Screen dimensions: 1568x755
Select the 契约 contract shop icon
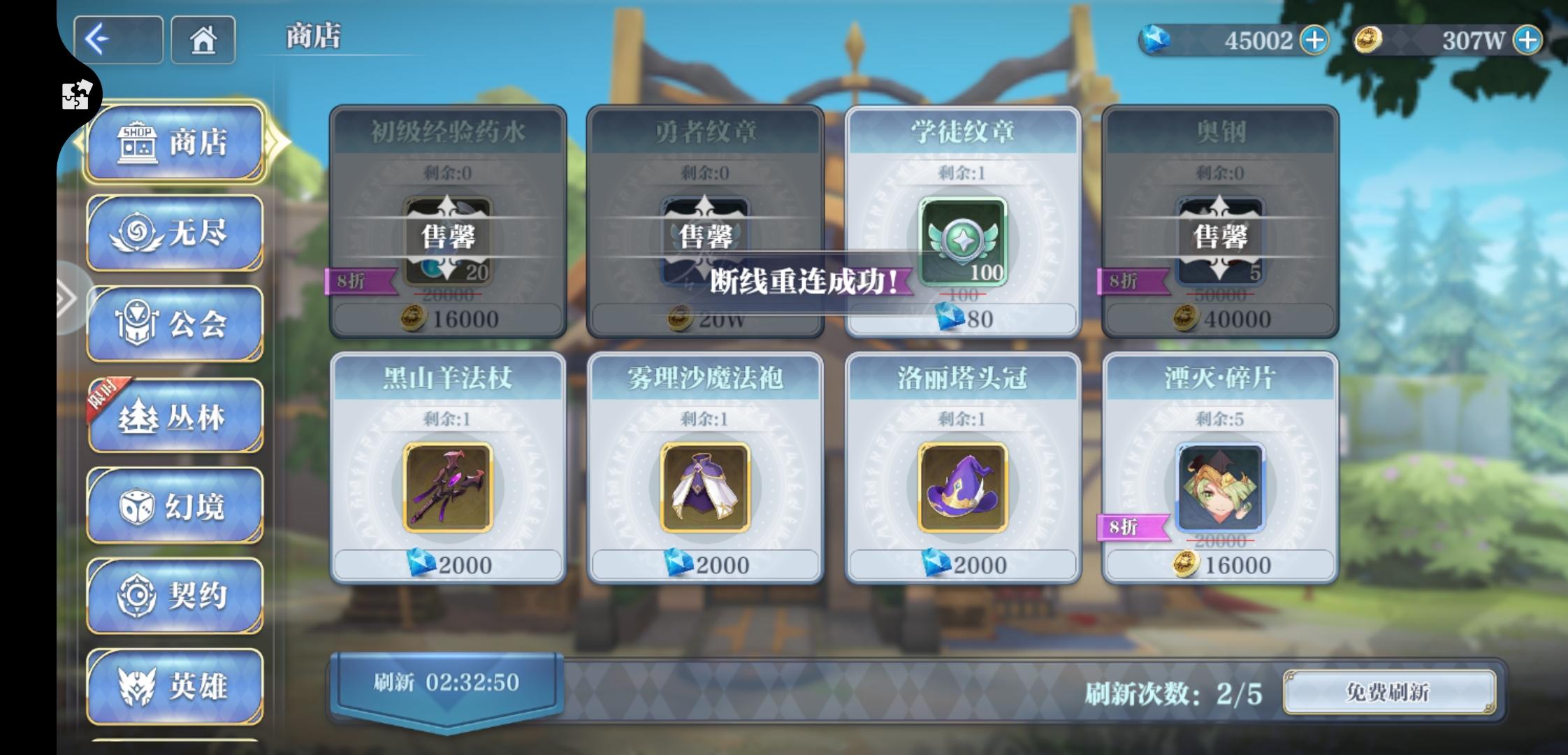click(x=174, y=596)
